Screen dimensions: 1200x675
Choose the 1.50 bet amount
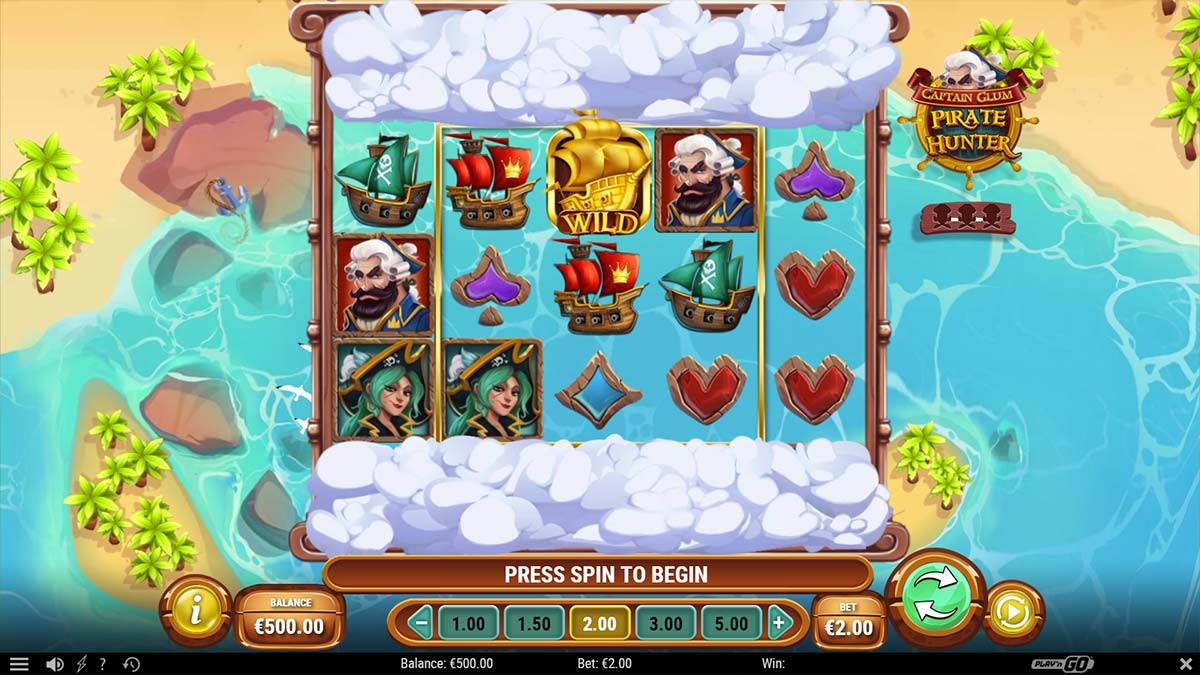click(x=534, y=624)
